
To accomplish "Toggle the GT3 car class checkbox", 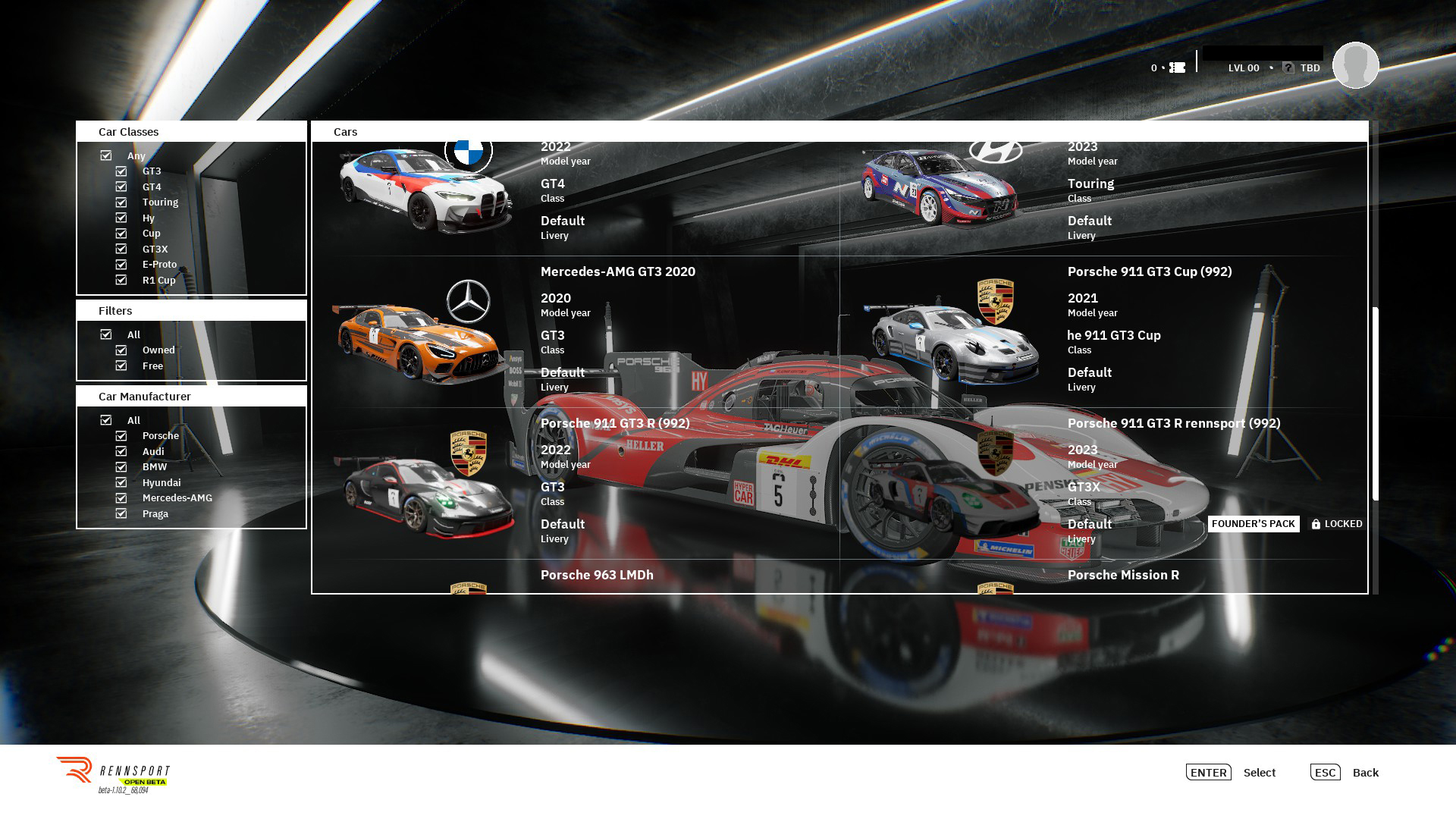I will click(121, 171).
